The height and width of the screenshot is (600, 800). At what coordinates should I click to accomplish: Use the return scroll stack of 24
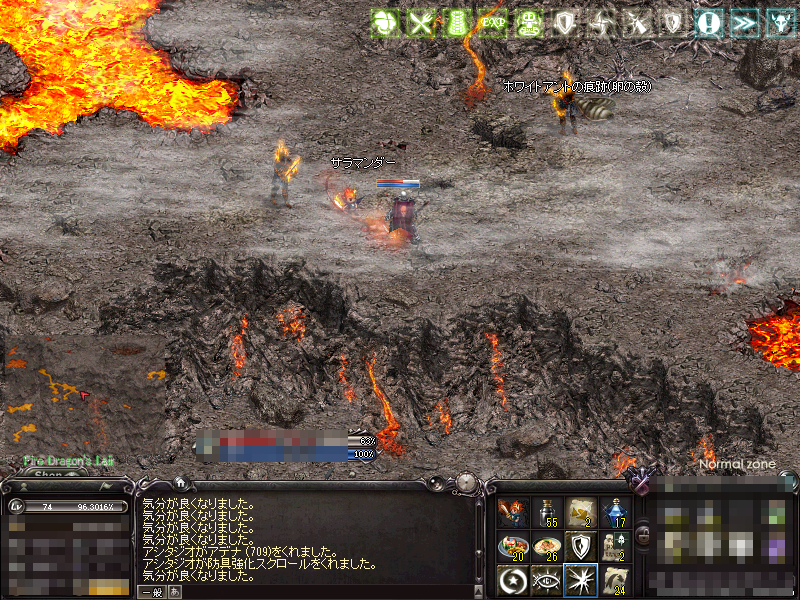click(x=615, y=580)
